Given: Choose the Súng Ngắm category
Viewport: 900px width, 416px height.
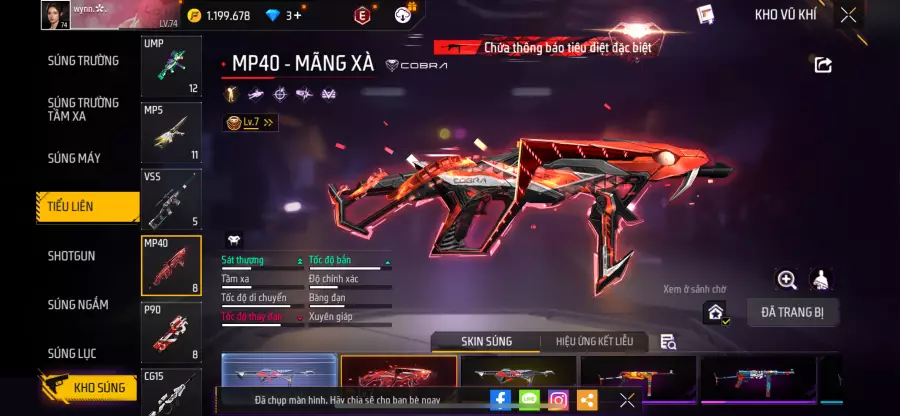Looking at the screenshot, I should (78, 305).
